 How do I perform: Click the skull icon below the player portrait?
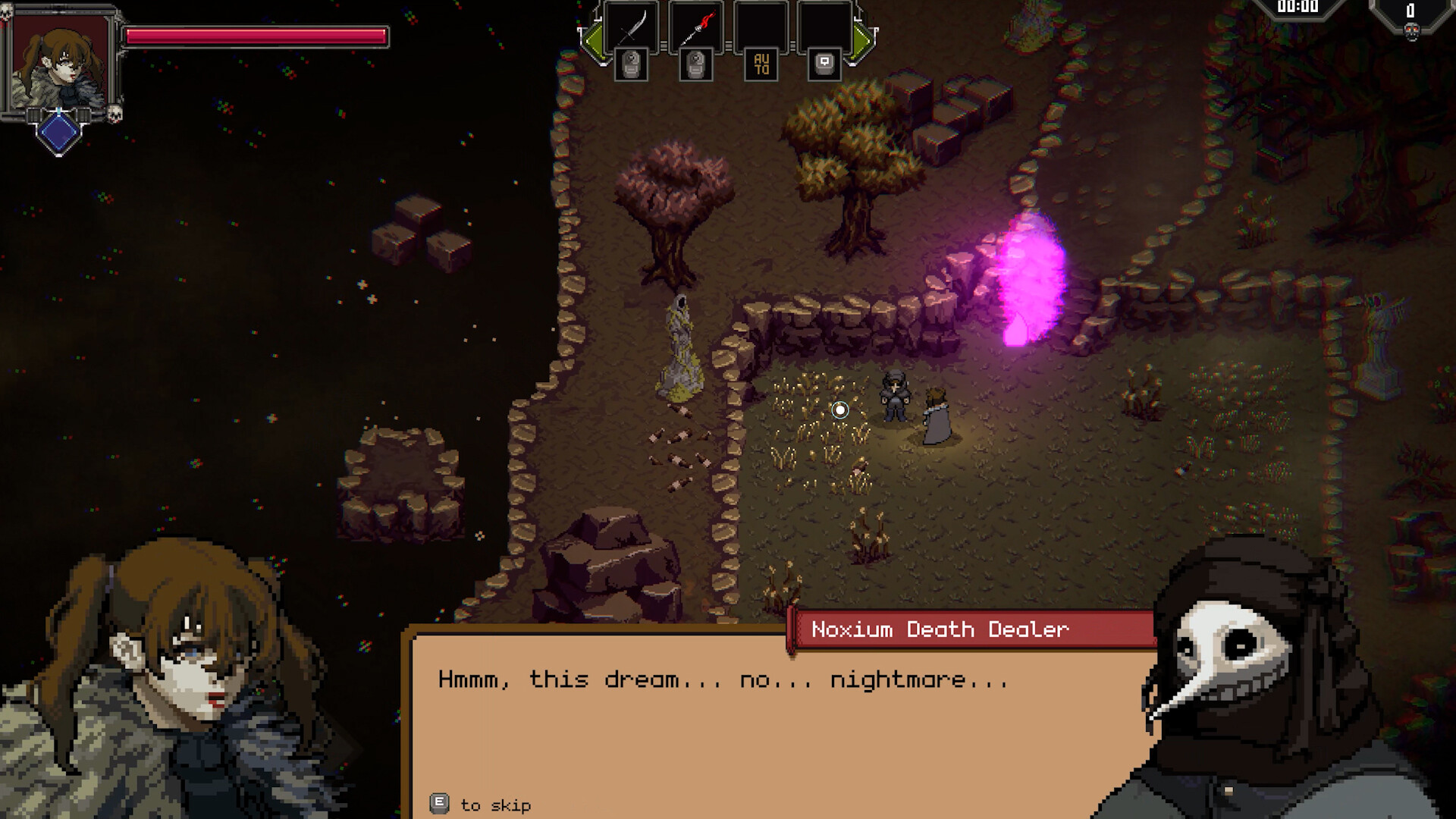[114, 115]
